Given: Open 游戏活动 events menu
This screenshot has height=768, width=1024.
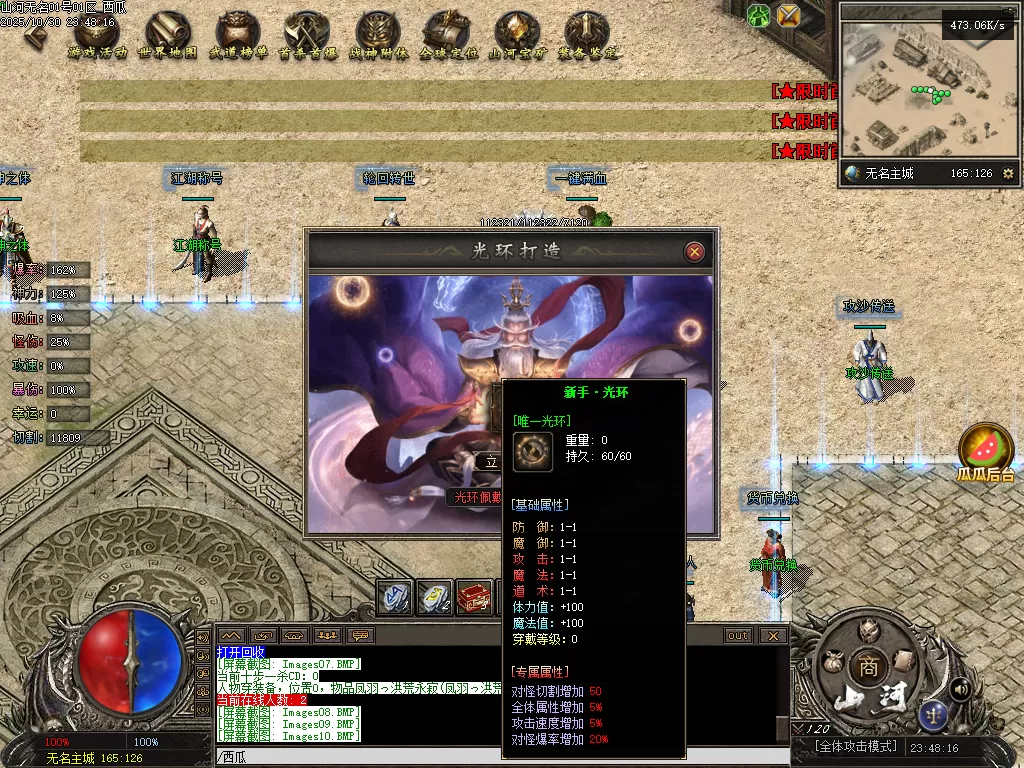Looking at the screenshot, I should point(97,35).
